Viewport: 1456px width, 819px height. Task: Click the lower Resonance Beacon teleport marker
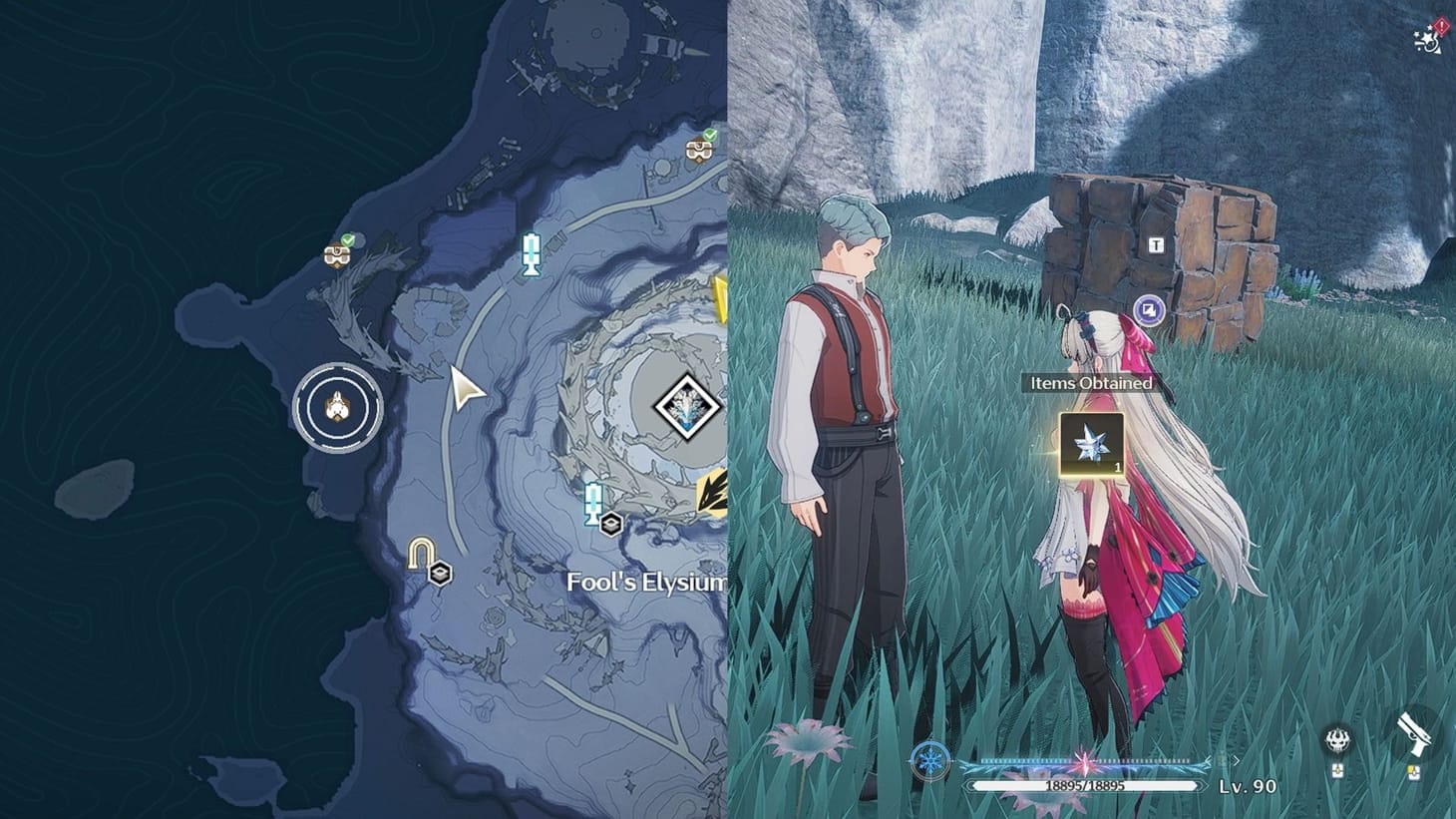594,502
